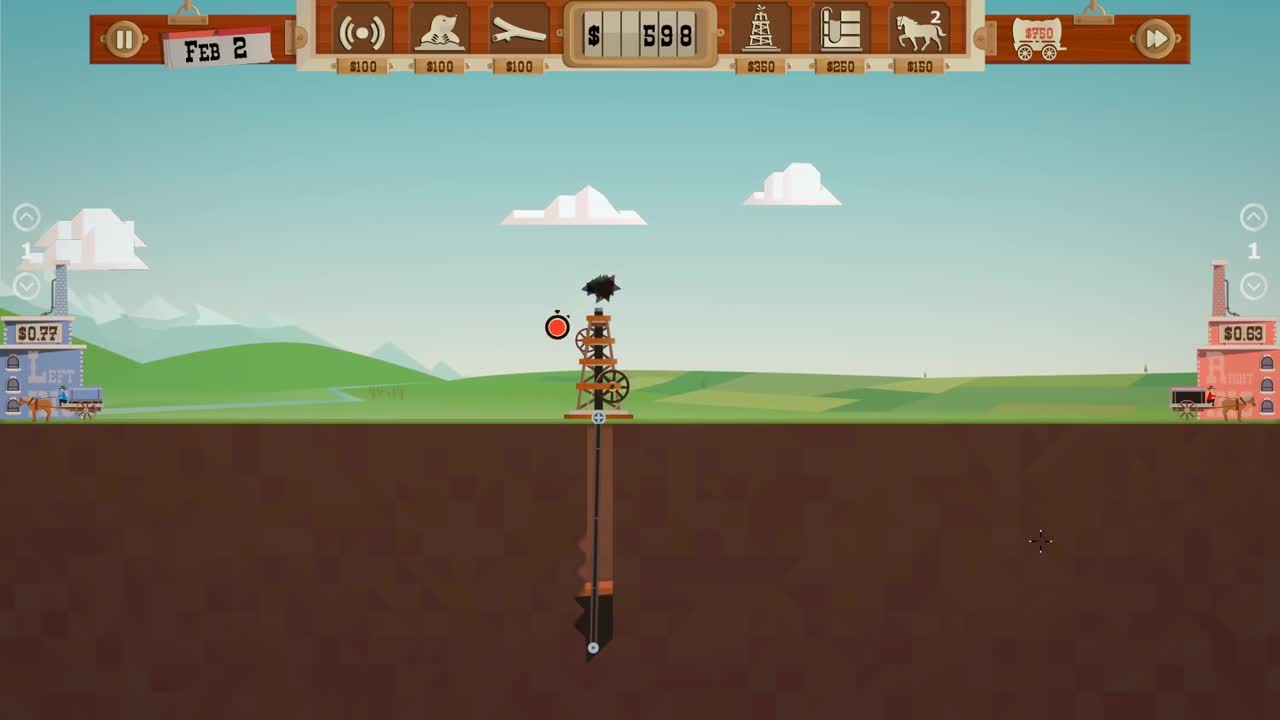This screenshot has width=1280, height=720.
Task: Click the stopwatch icon near the drilling rig
Action: (x=556, y=327)
